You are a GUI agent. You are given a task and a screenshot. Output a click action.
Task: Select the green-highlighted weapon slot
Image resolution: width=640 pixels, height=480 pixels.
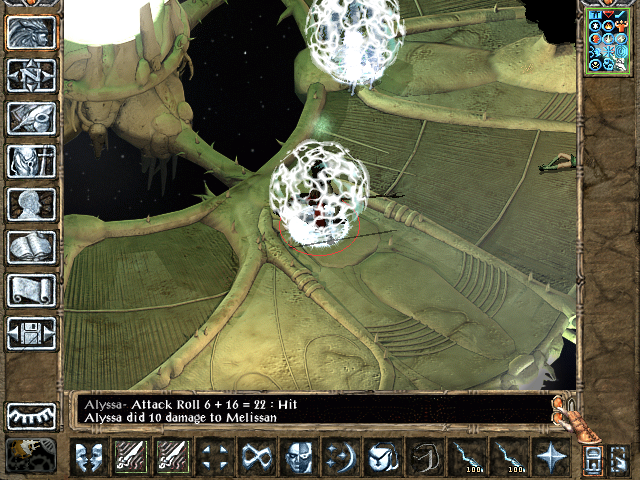130,457
